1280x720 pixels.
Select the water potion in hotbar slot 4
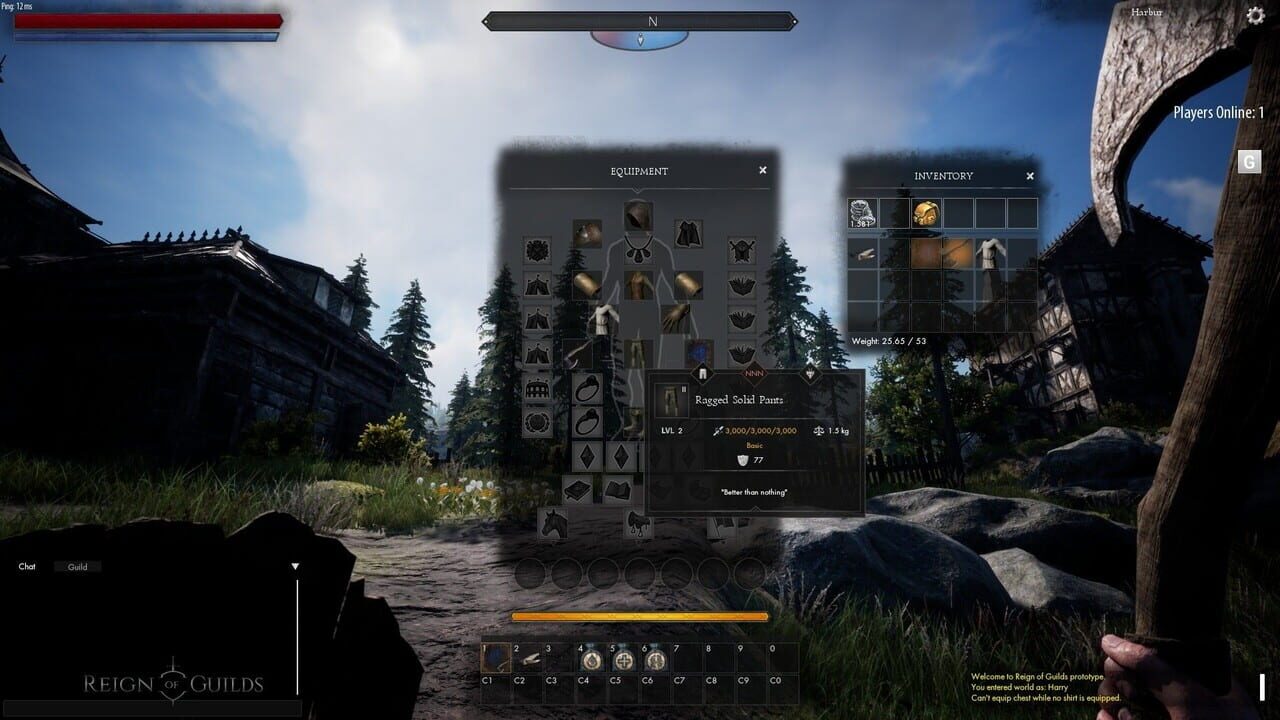click(x=592, y=659)
